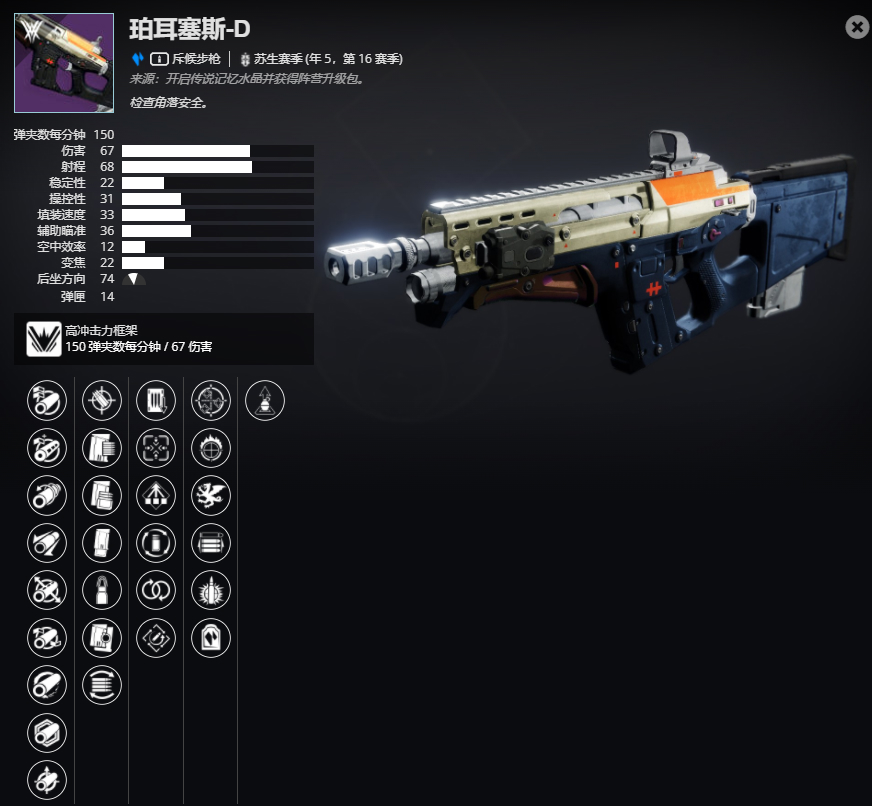This screenshot has height=806, width=872.
Task: Choose the upward arrow pyramid perk
Action: [x=155, y=494]
